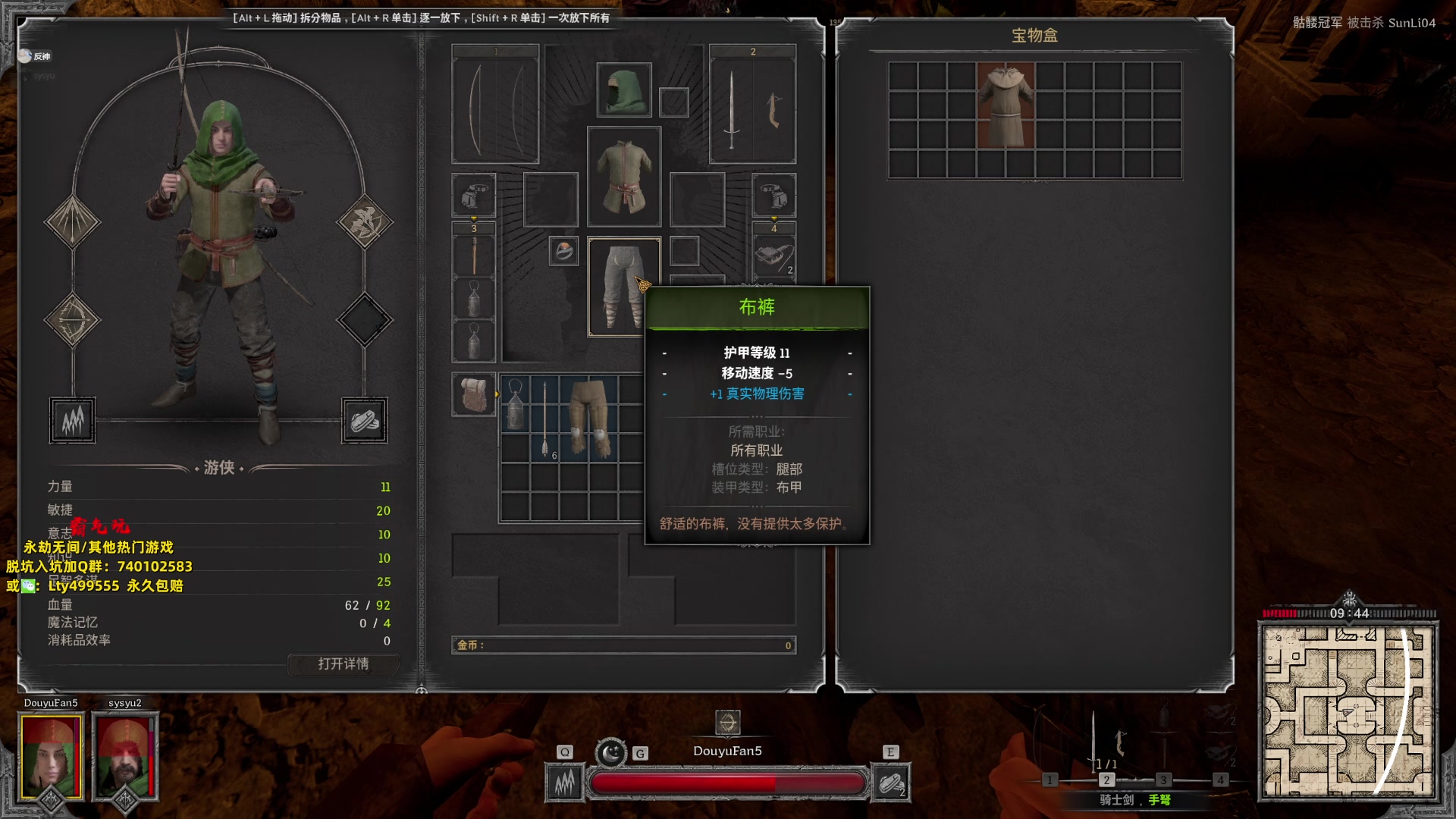This screenshot has height=819, width=1456.
Task: Select the lantern in the backpack grid
Action: 515,404
